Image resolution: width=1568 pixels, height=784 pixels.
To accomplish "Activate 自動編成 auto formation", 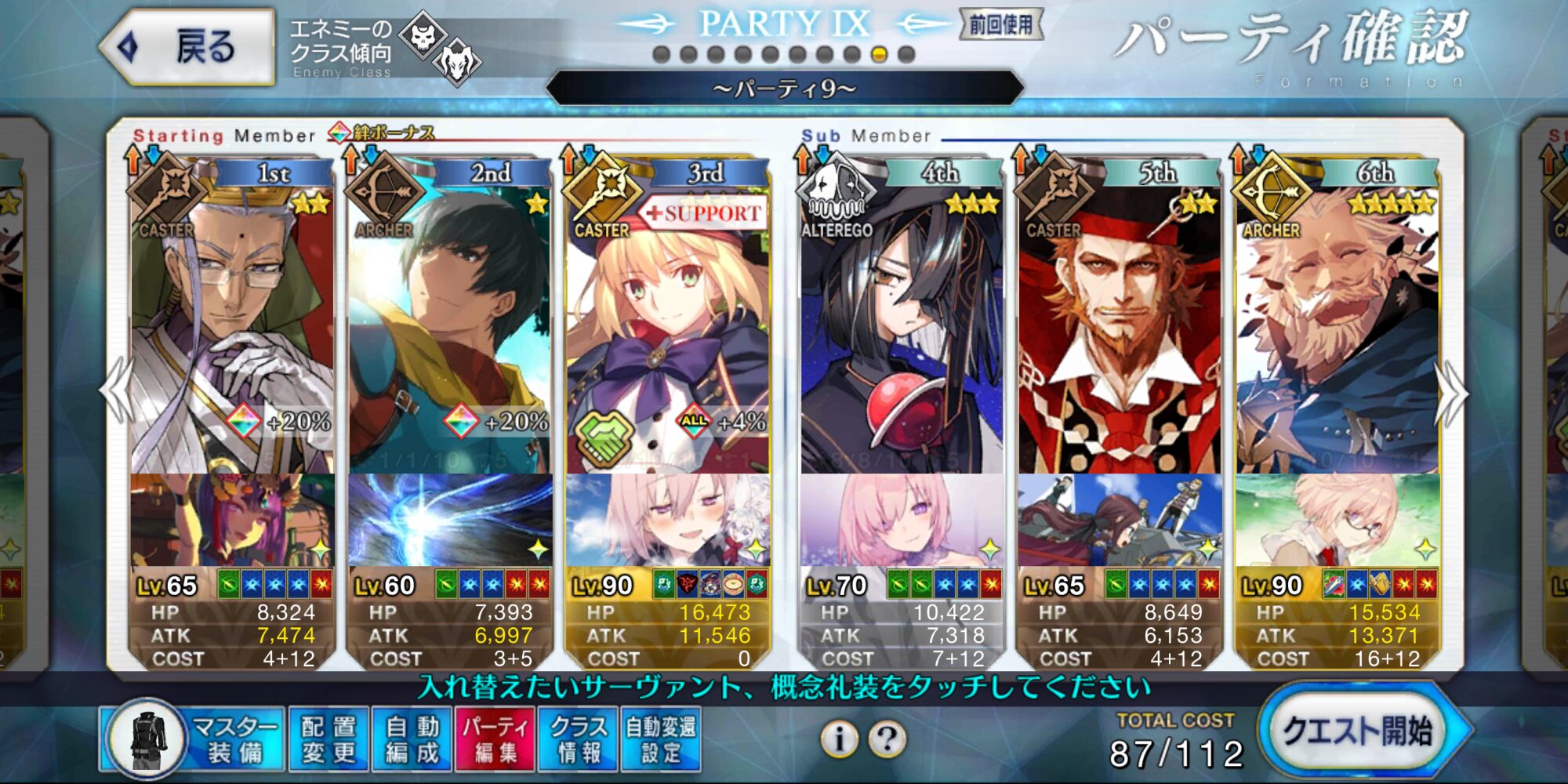I will 412,739.
